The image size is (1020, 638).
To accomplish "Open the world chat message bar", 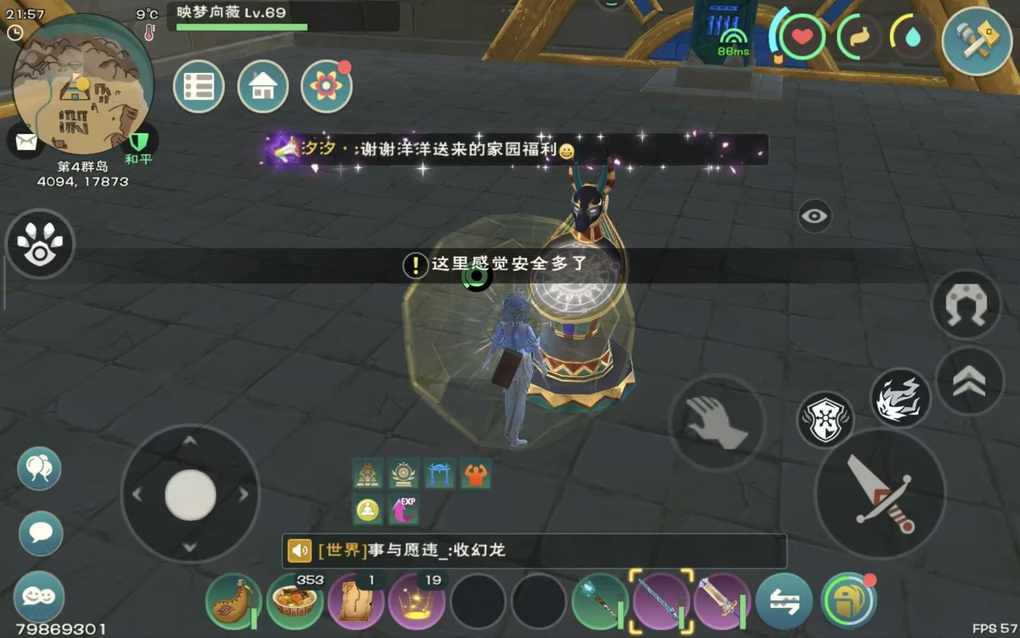I will 534,550.
